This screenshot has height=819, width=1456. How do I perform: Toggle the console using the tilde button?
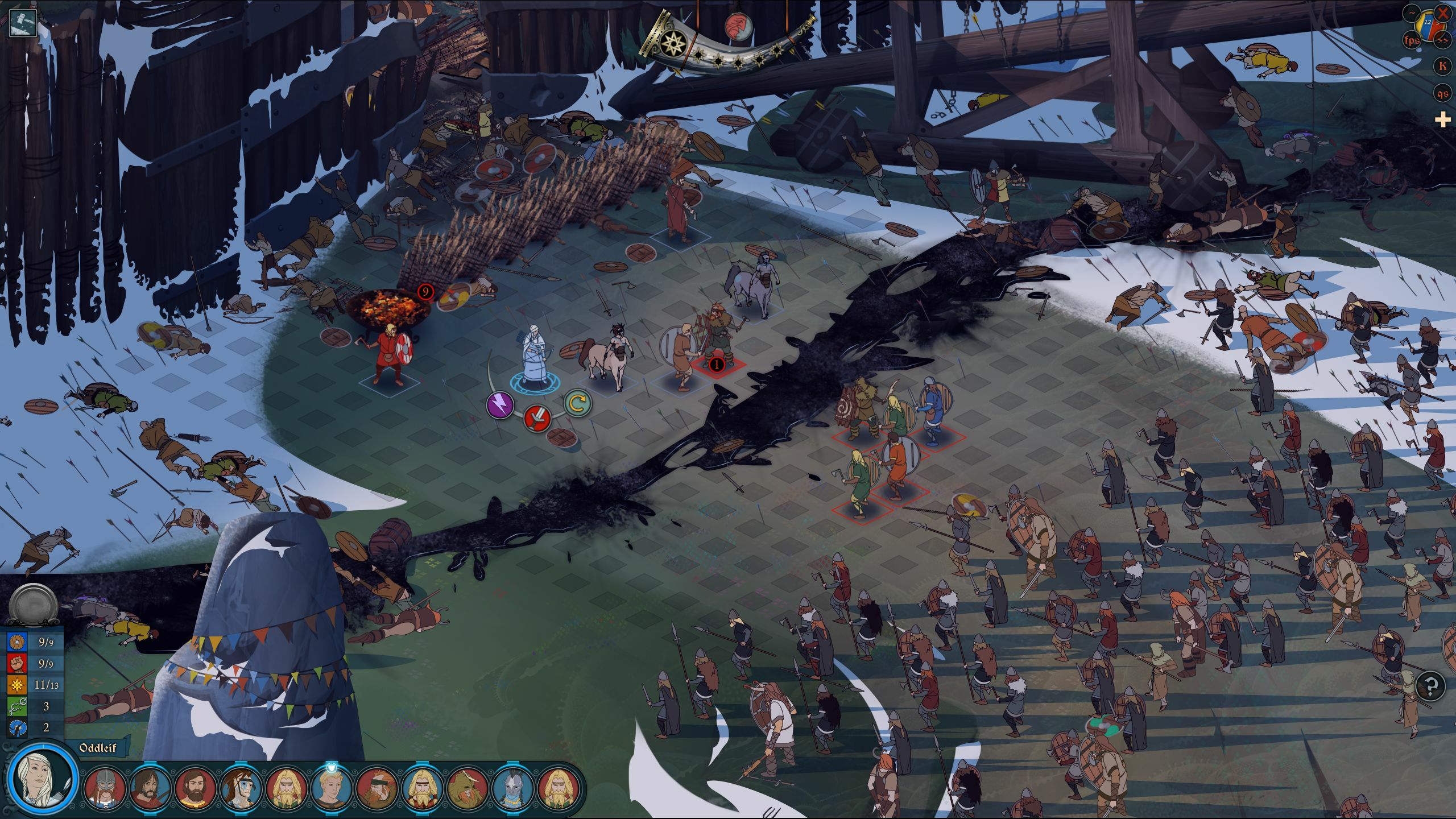coord(1410,13)
